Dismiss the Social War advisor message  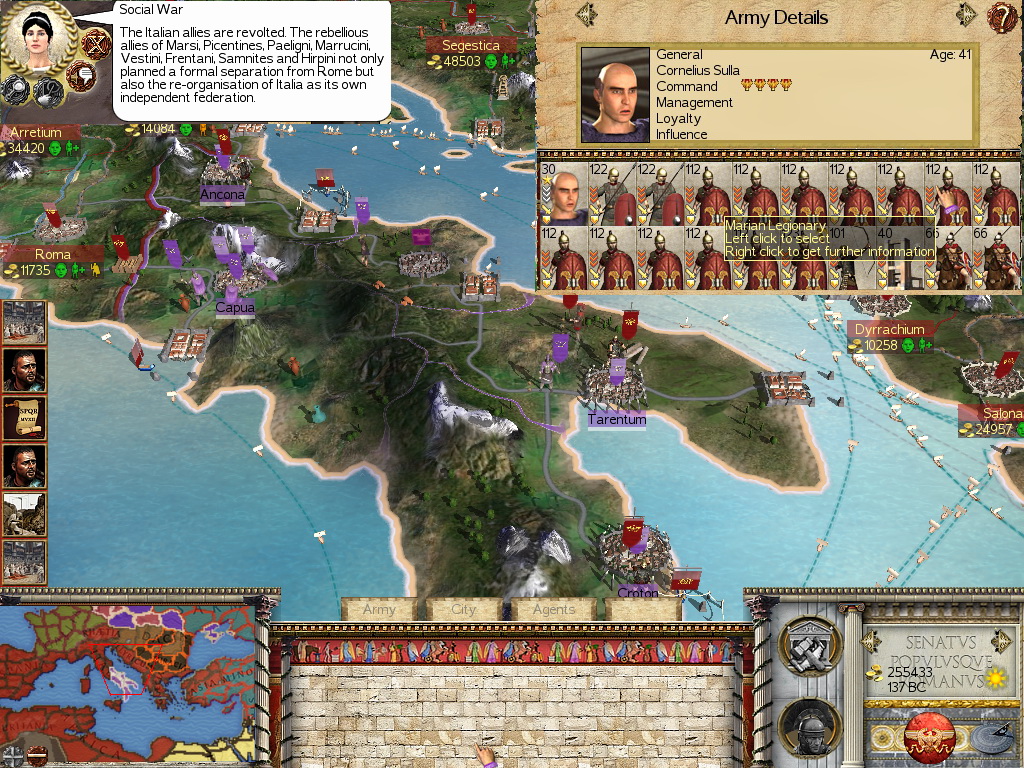click(95, 43)
